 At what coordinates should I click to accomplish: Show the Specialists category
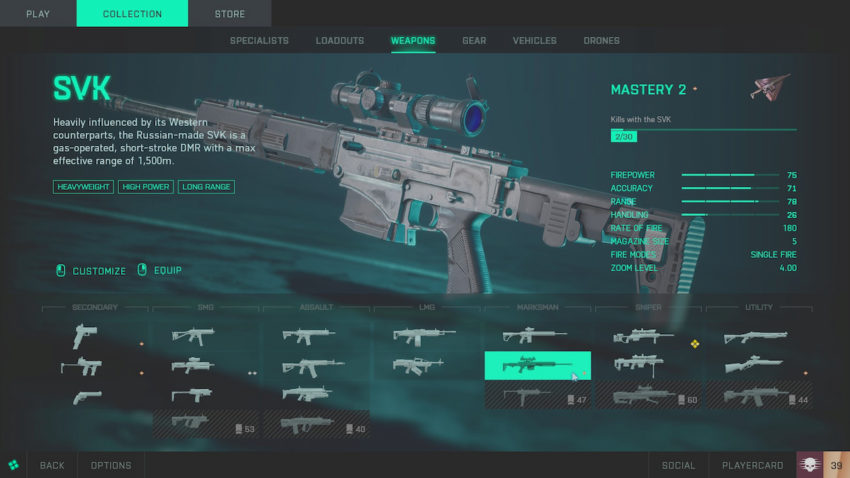259,41
